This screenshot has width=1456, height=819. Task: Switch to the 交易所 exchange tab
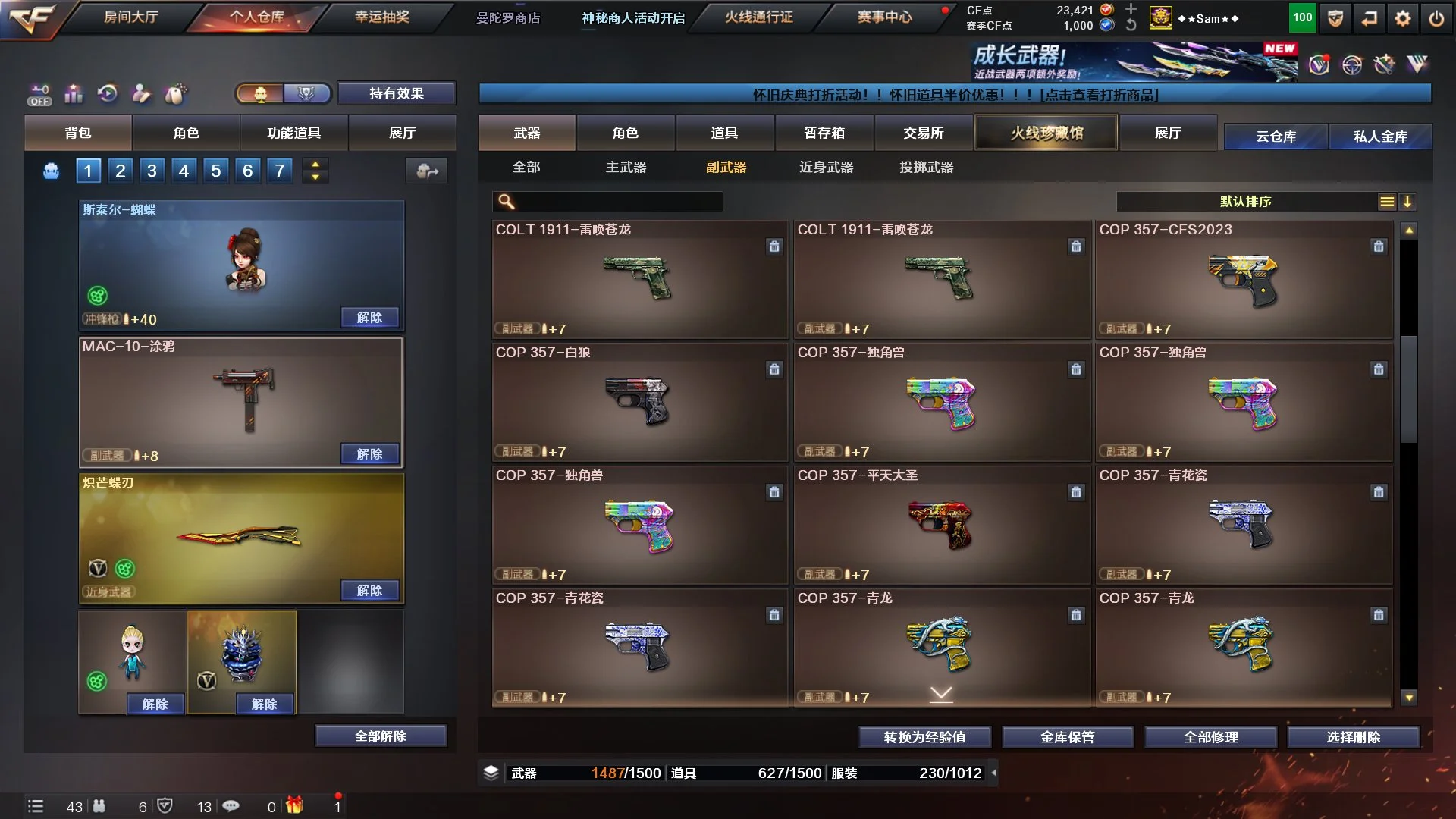923,133
